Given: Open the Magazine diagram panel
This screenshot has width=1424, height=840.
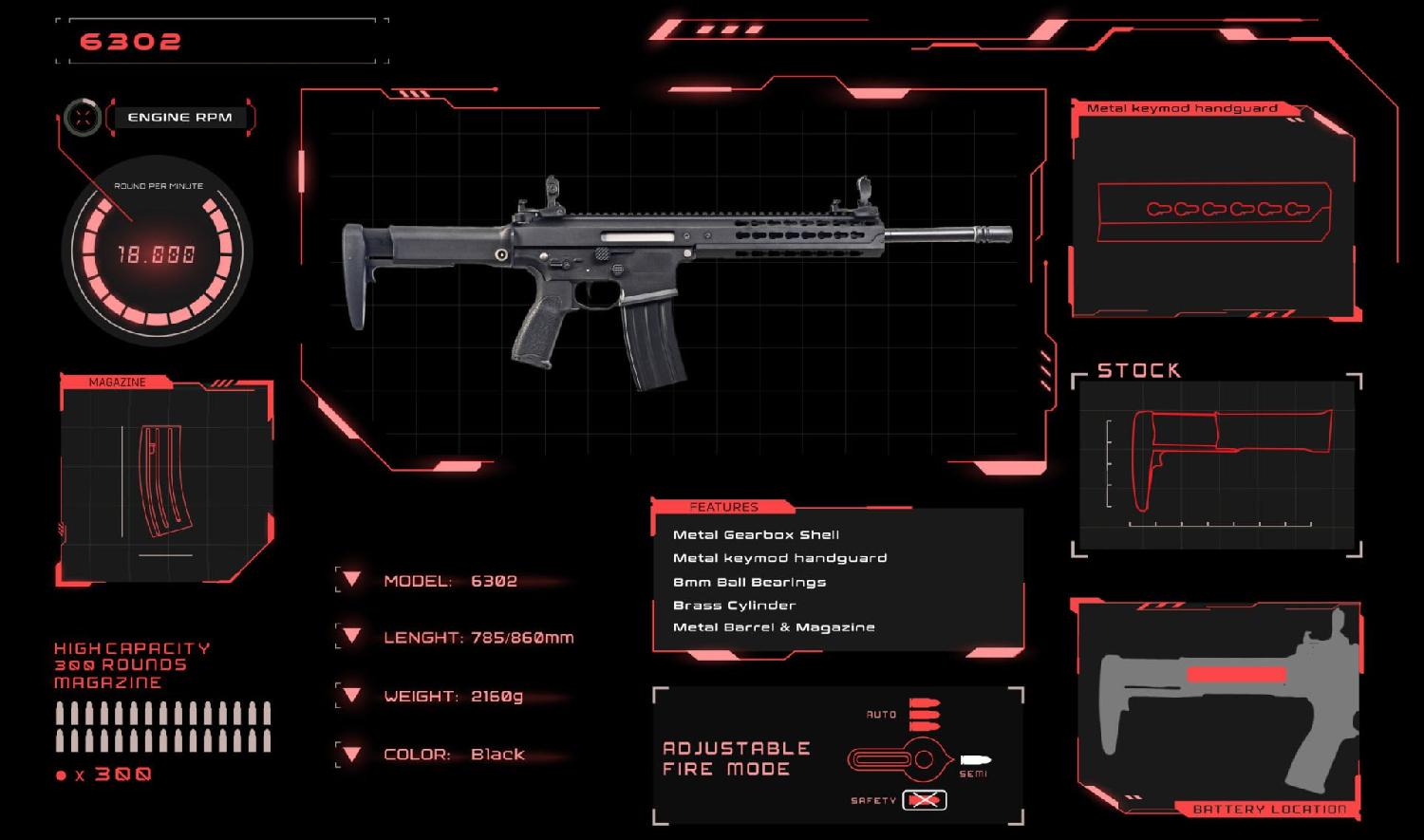Looking at the screenshot, I should [x=166, y=479].
